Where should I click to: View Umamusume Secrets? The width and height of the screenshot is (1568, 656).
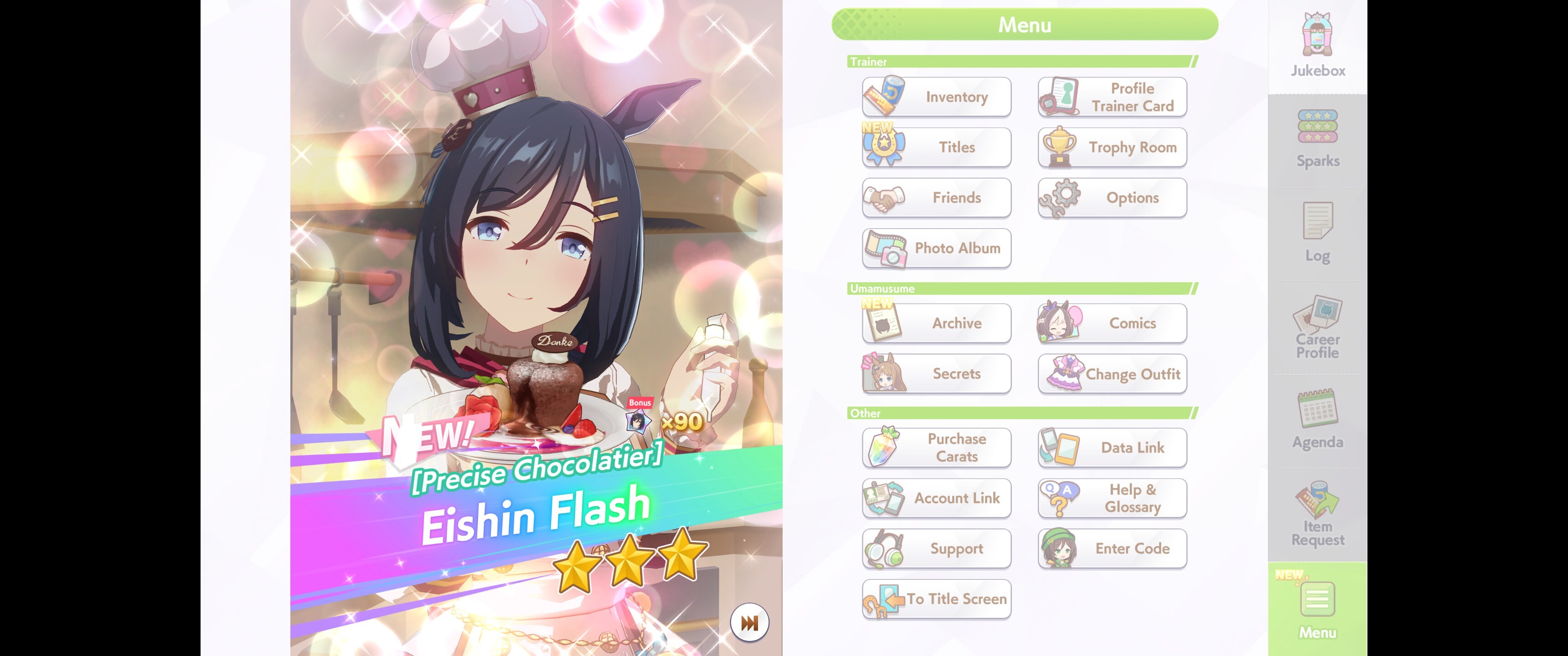(x=936, y=374)
